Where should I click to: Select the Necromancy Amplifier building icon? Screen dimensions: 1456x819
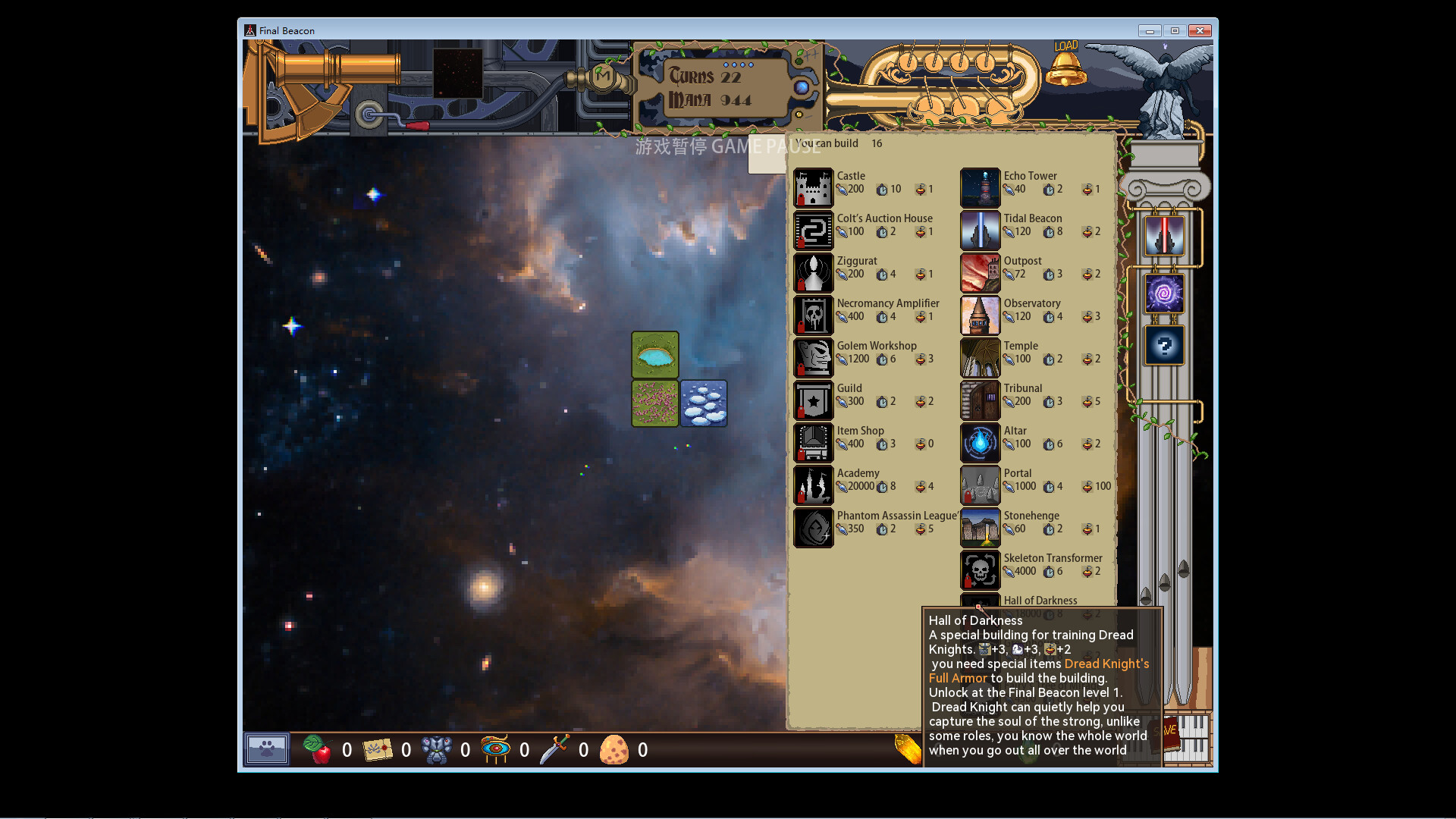coord(813,315)
